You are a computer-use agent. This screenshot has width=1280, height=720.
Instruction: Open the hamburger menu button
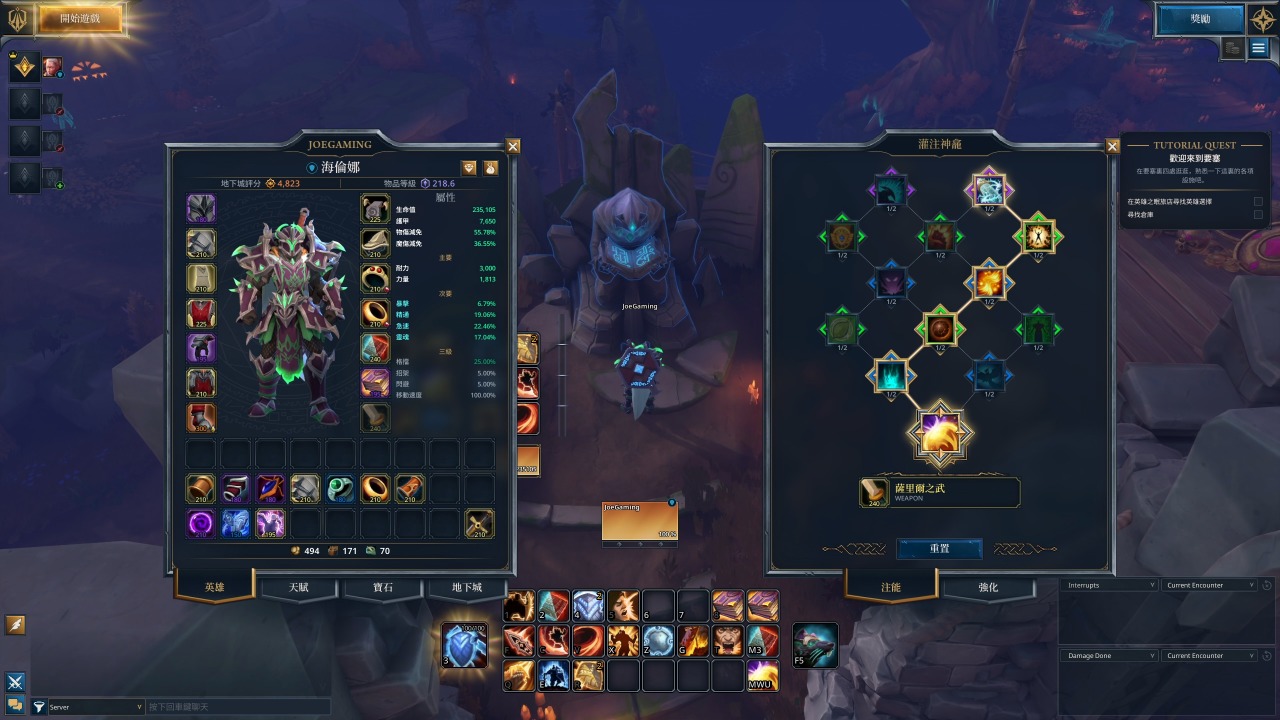tap(1258, 48)
